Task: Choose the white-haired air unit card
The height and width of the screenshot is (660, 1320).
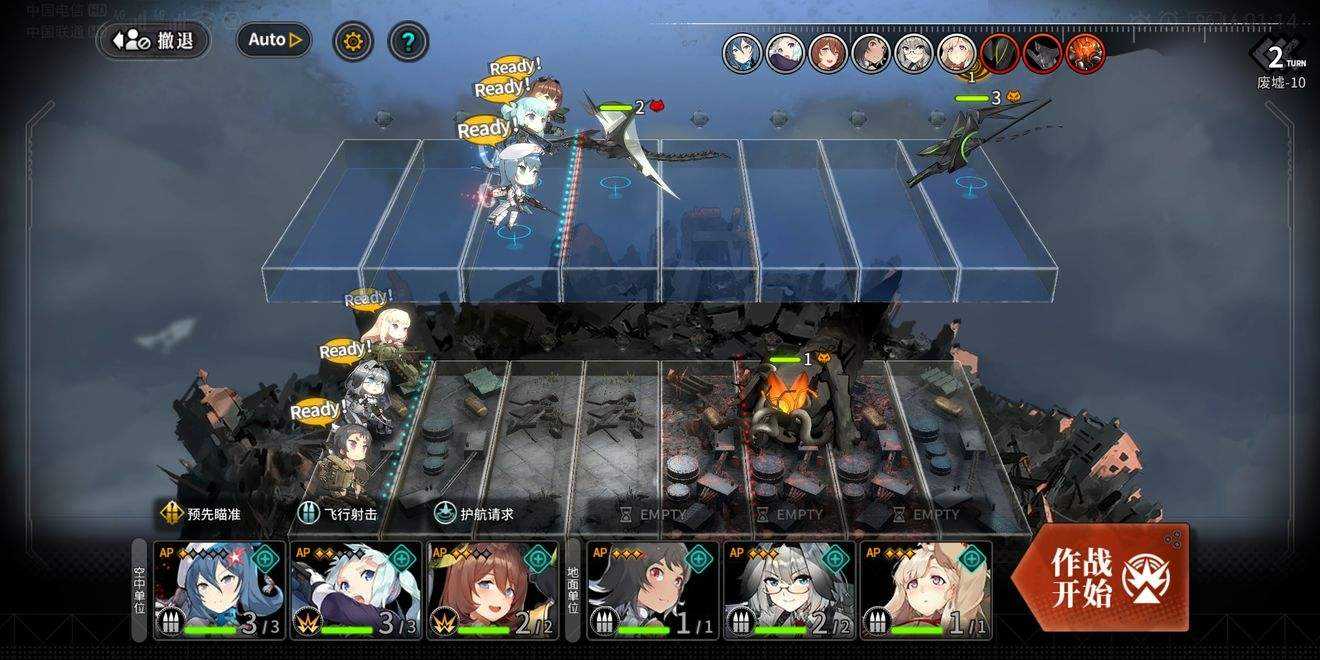Action: [355, 590]
